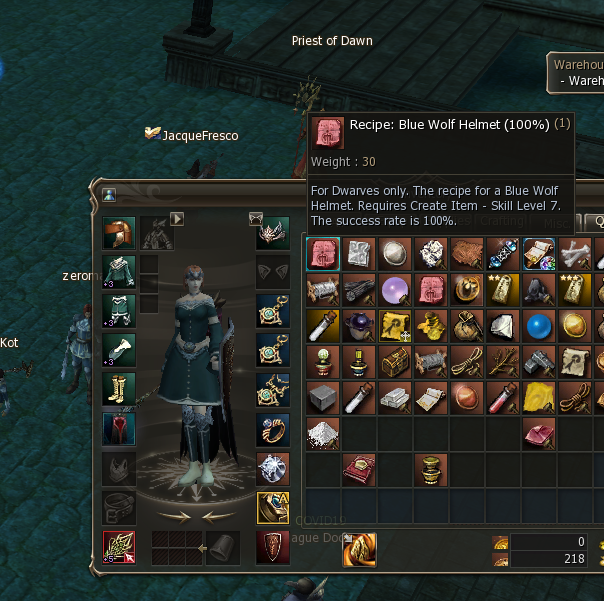Select the golden urn inventory item

(x=431, y=470)
